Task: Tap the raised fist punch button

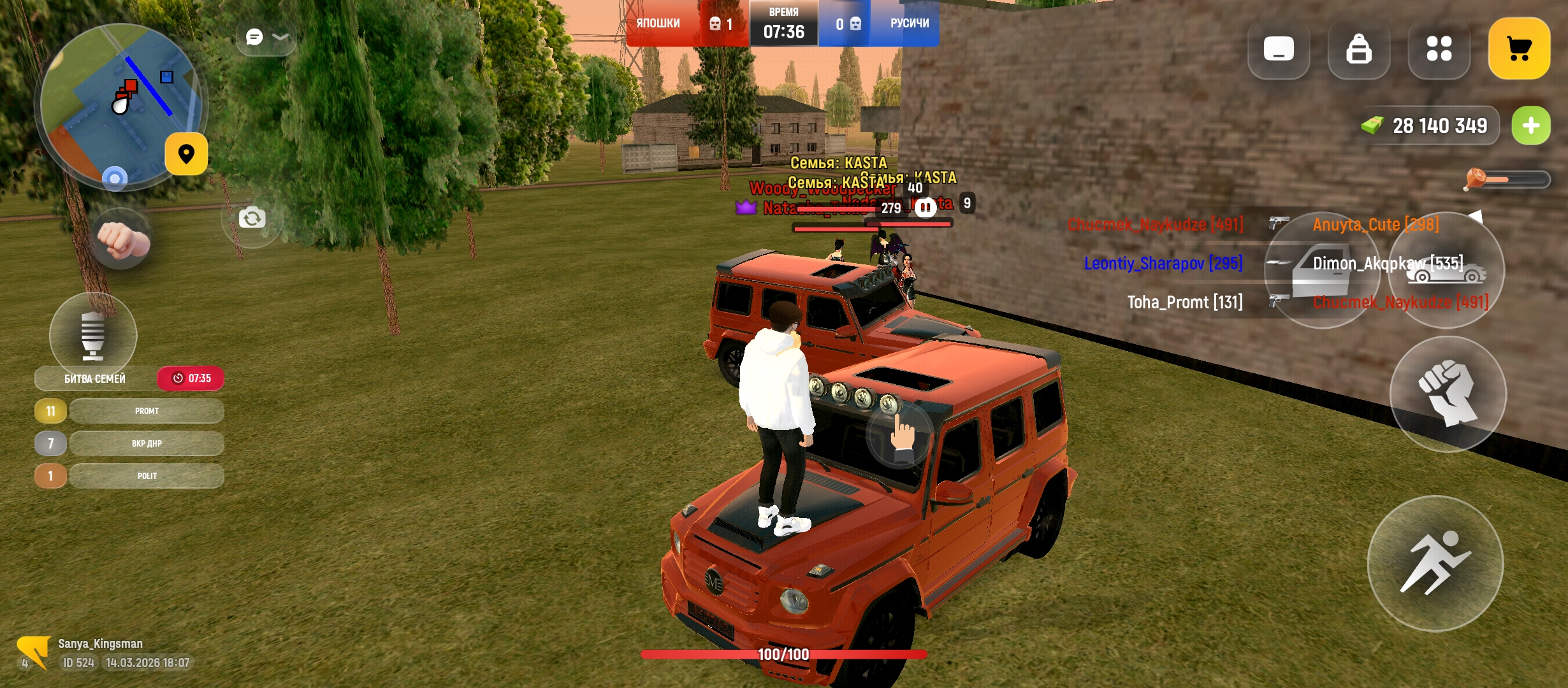Action: click(x=1448, y=394)
